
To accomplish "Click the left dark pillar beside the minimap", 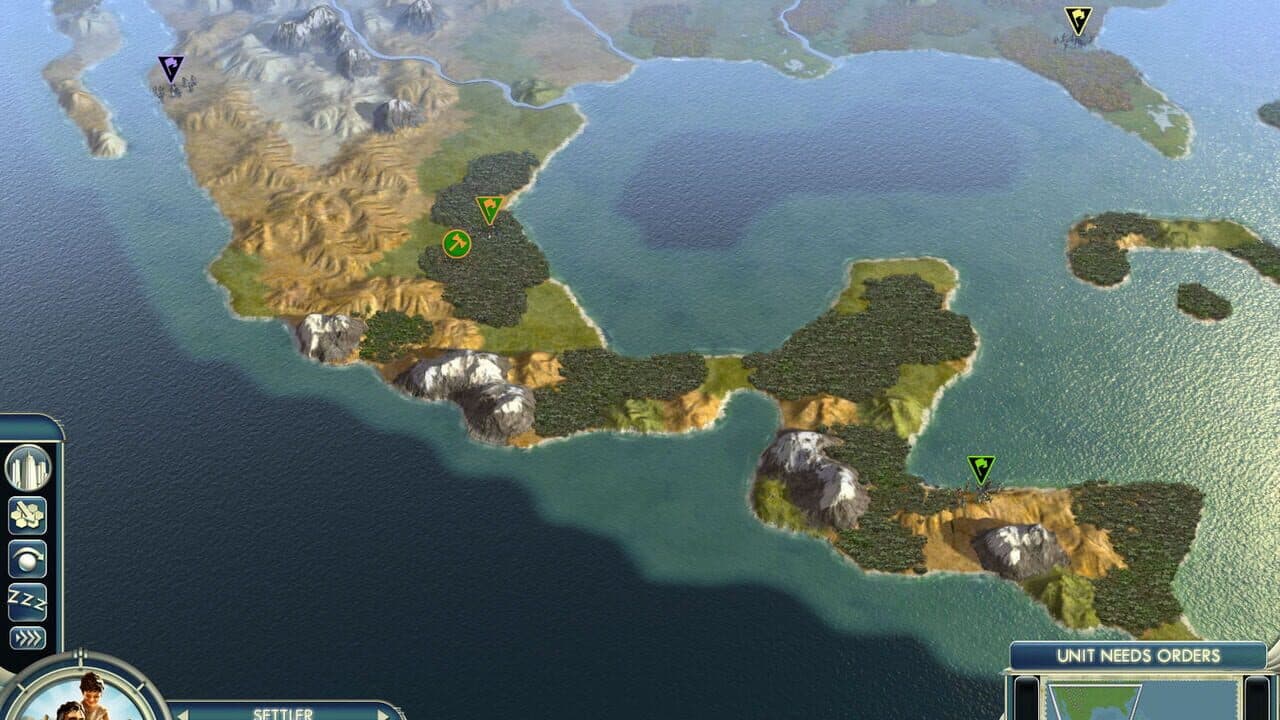I will point(1027,700).
